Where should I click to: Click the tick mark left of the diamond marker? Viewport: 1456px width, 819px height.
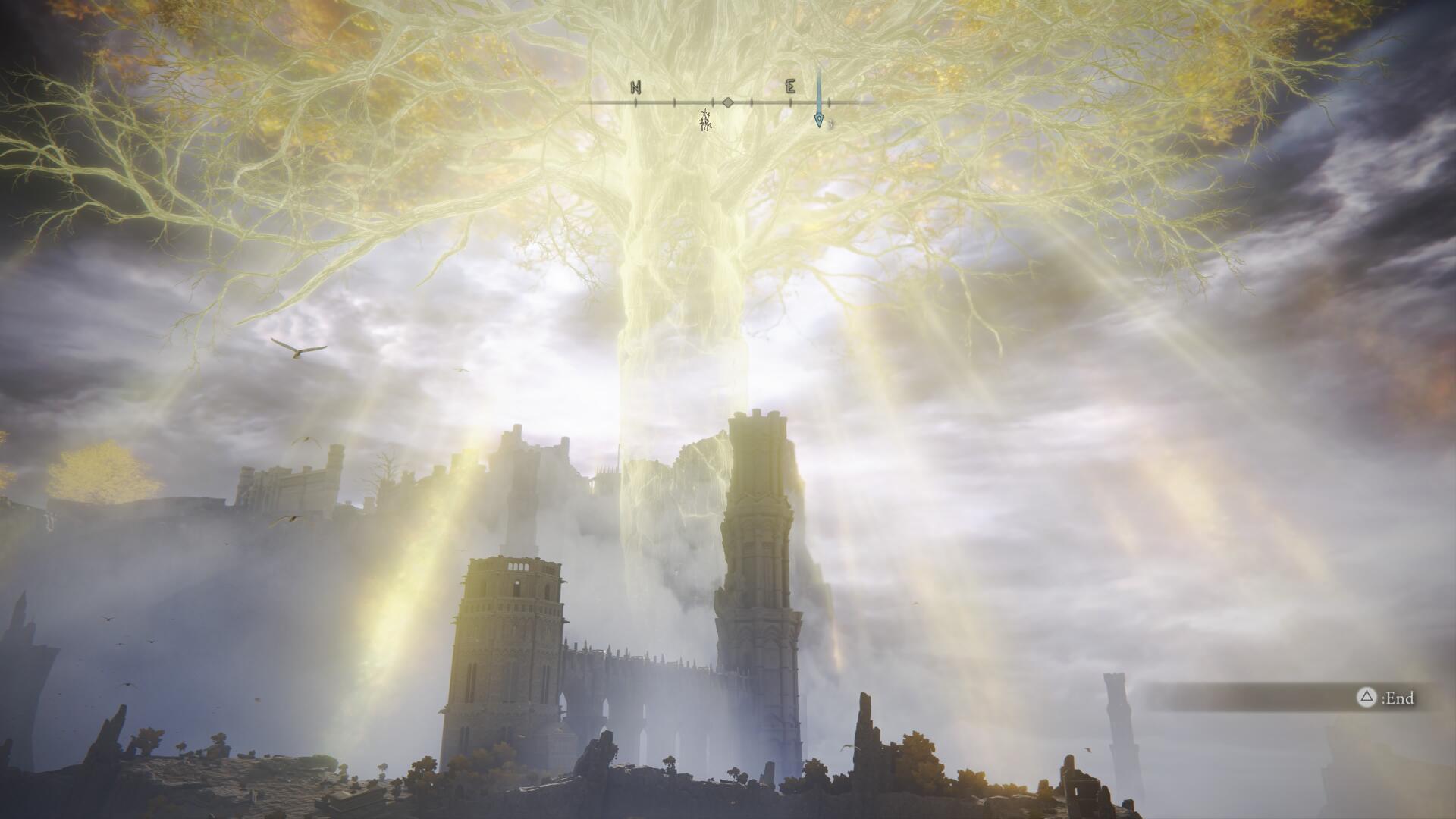tap(713, 102)
